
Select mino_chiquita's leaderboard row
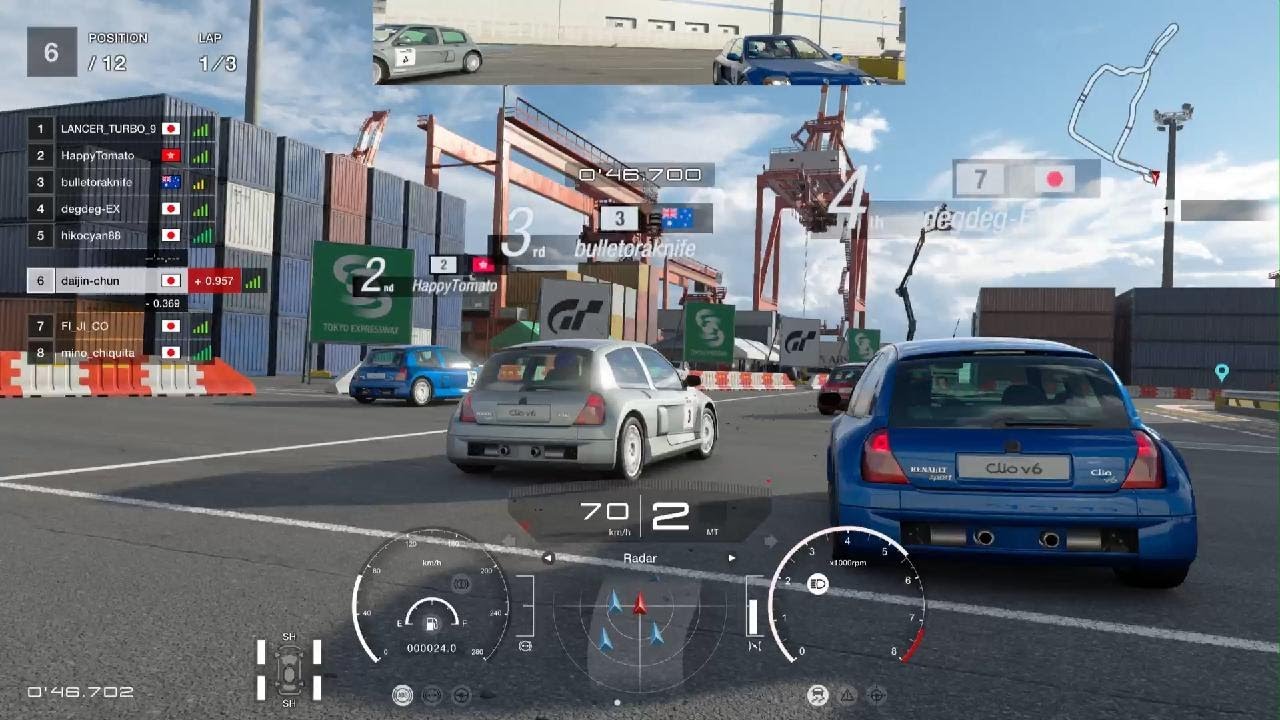tap(97, 352)
